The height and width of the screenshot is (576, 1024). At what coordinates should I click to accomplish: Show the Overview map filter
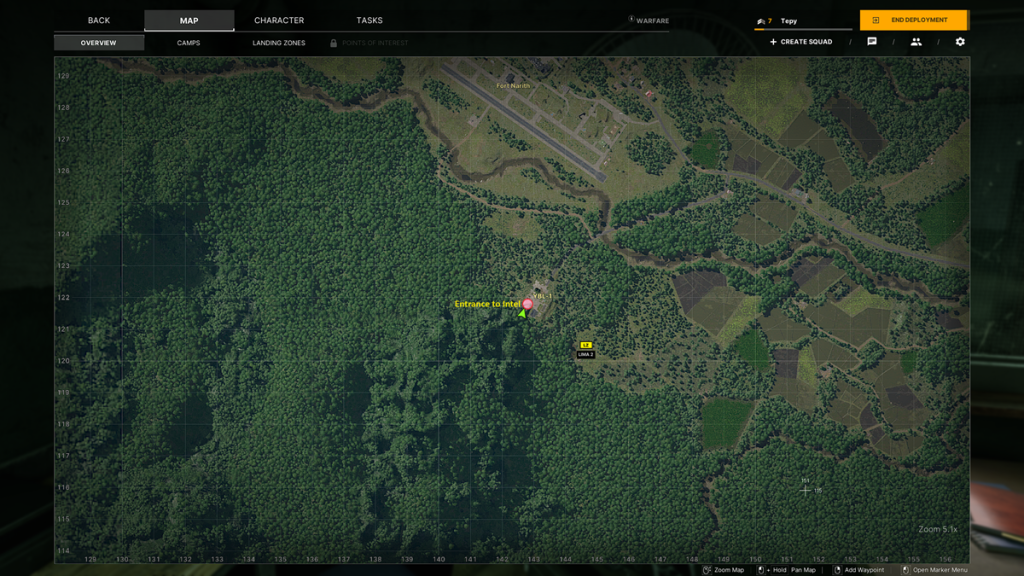coord(99,43)
